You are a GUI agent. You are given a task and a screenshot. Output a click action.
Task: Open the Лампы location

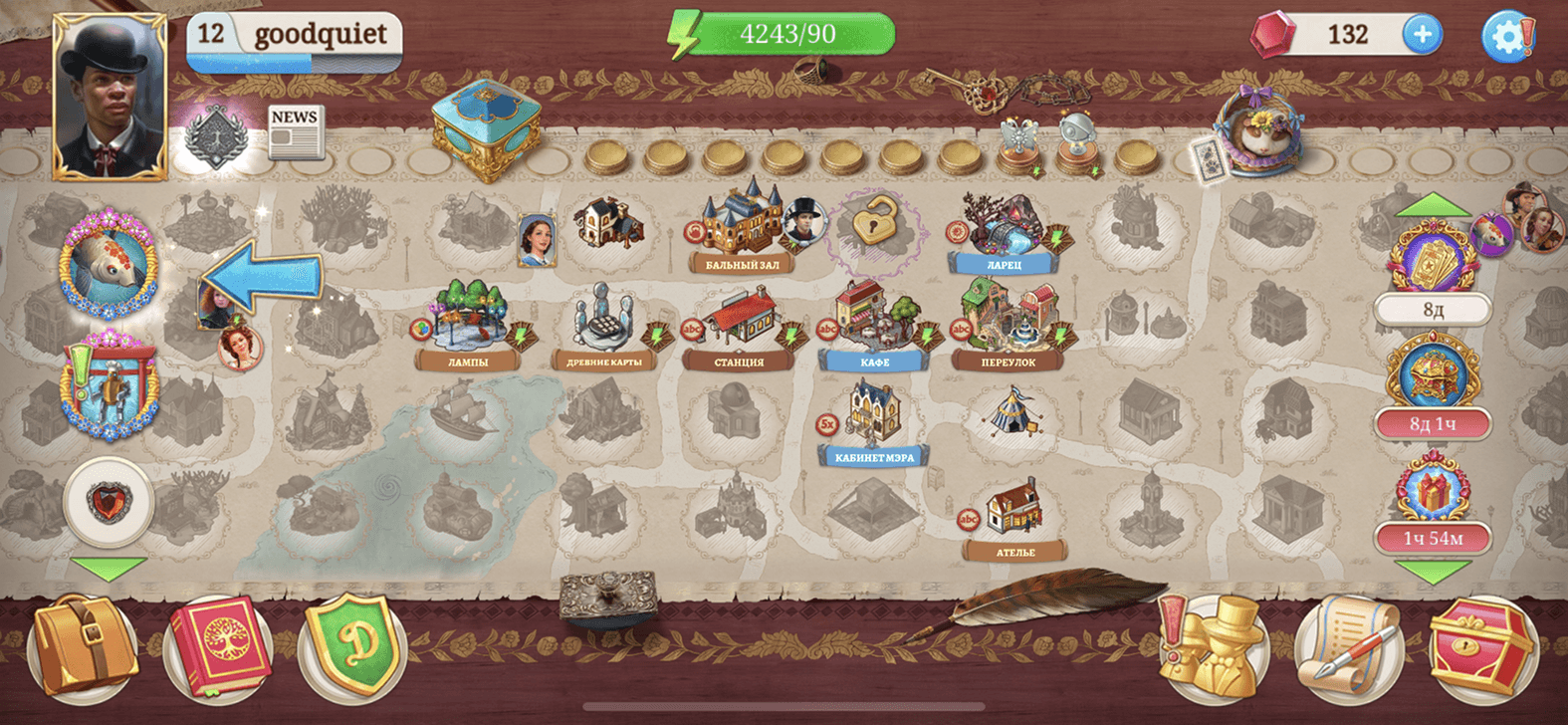468,321
